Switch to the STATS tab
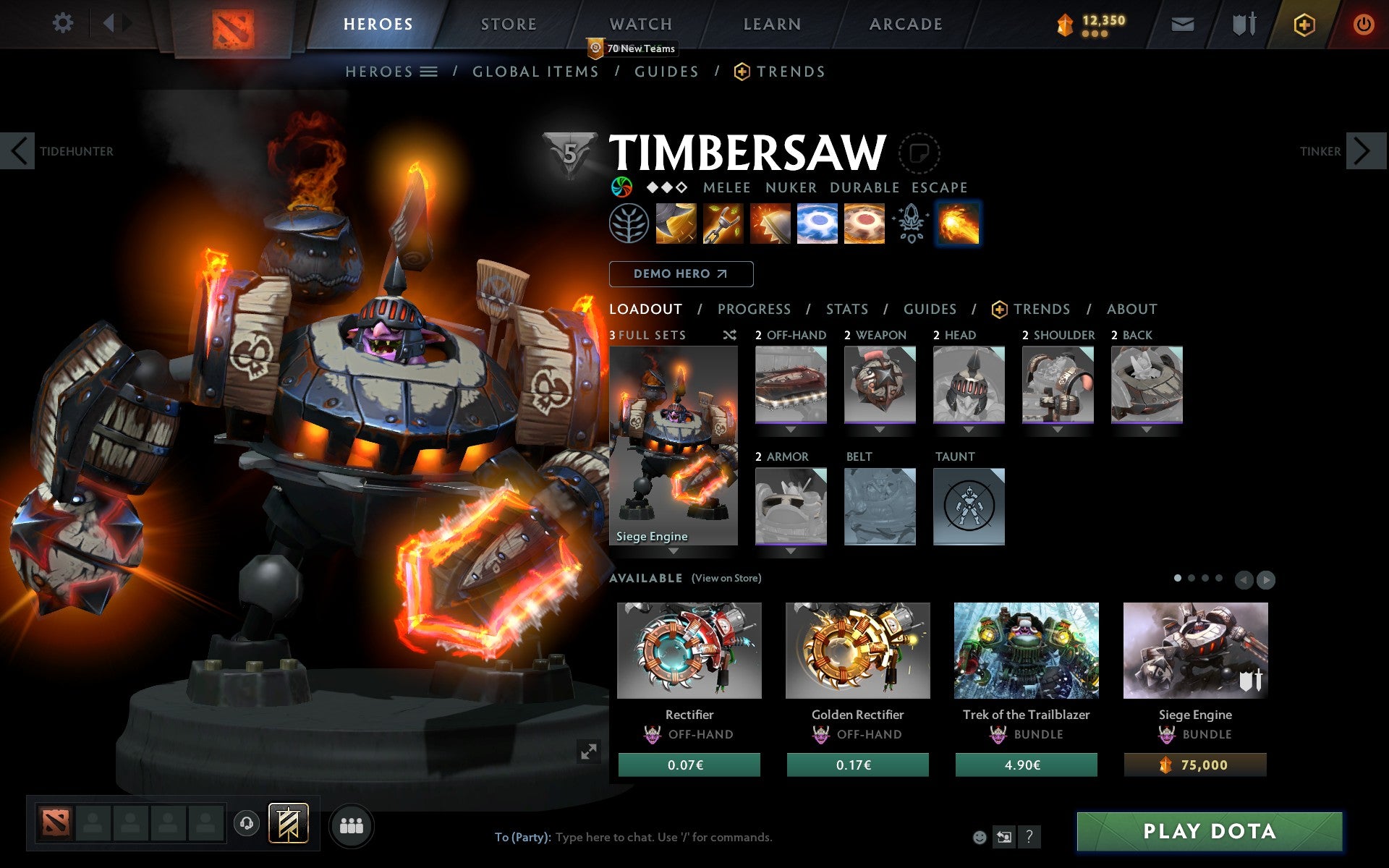The height and width of the screenshot is (868, 1389). 846,309
